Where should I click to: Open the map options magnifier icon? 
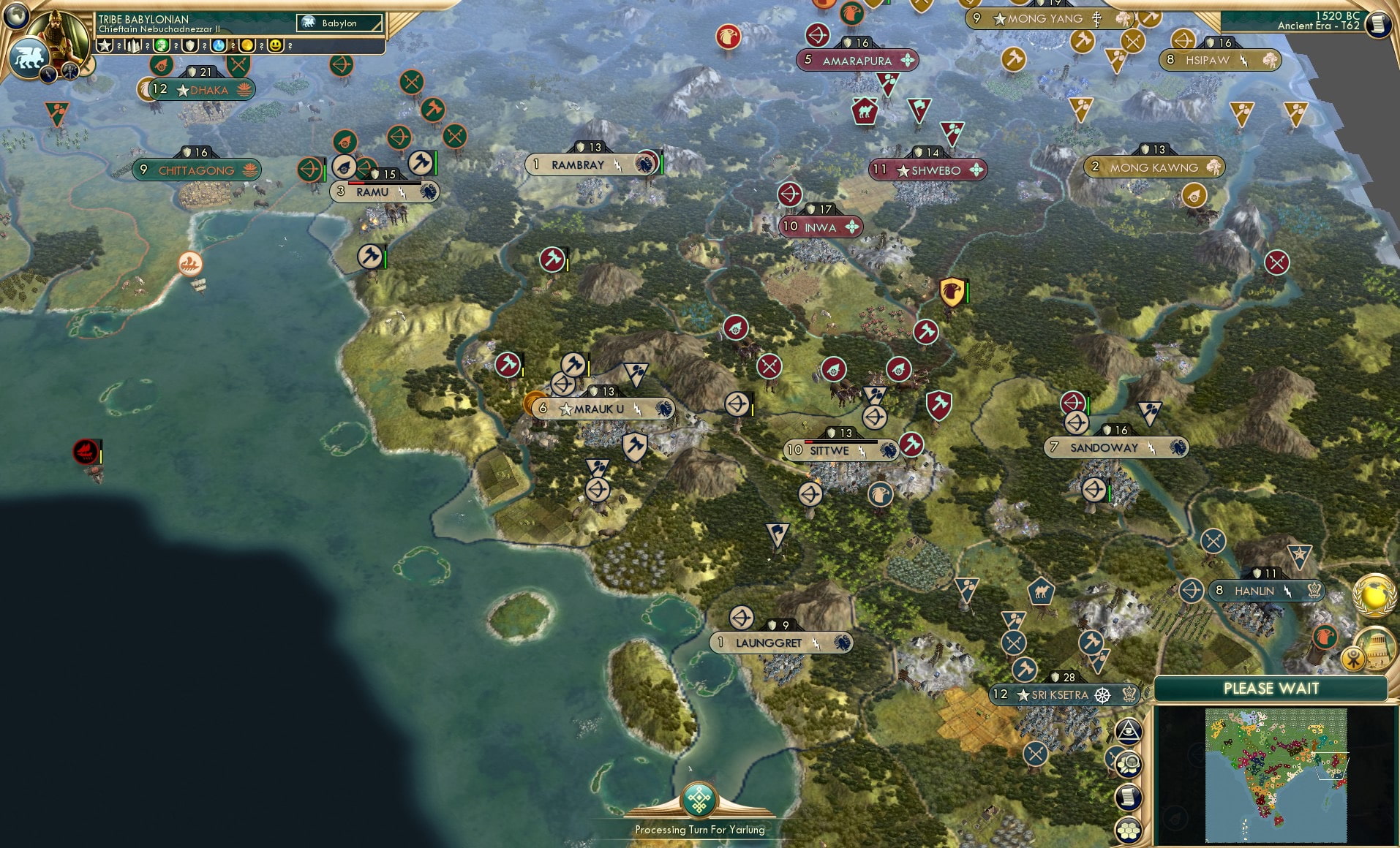[x=1129, y=765]
